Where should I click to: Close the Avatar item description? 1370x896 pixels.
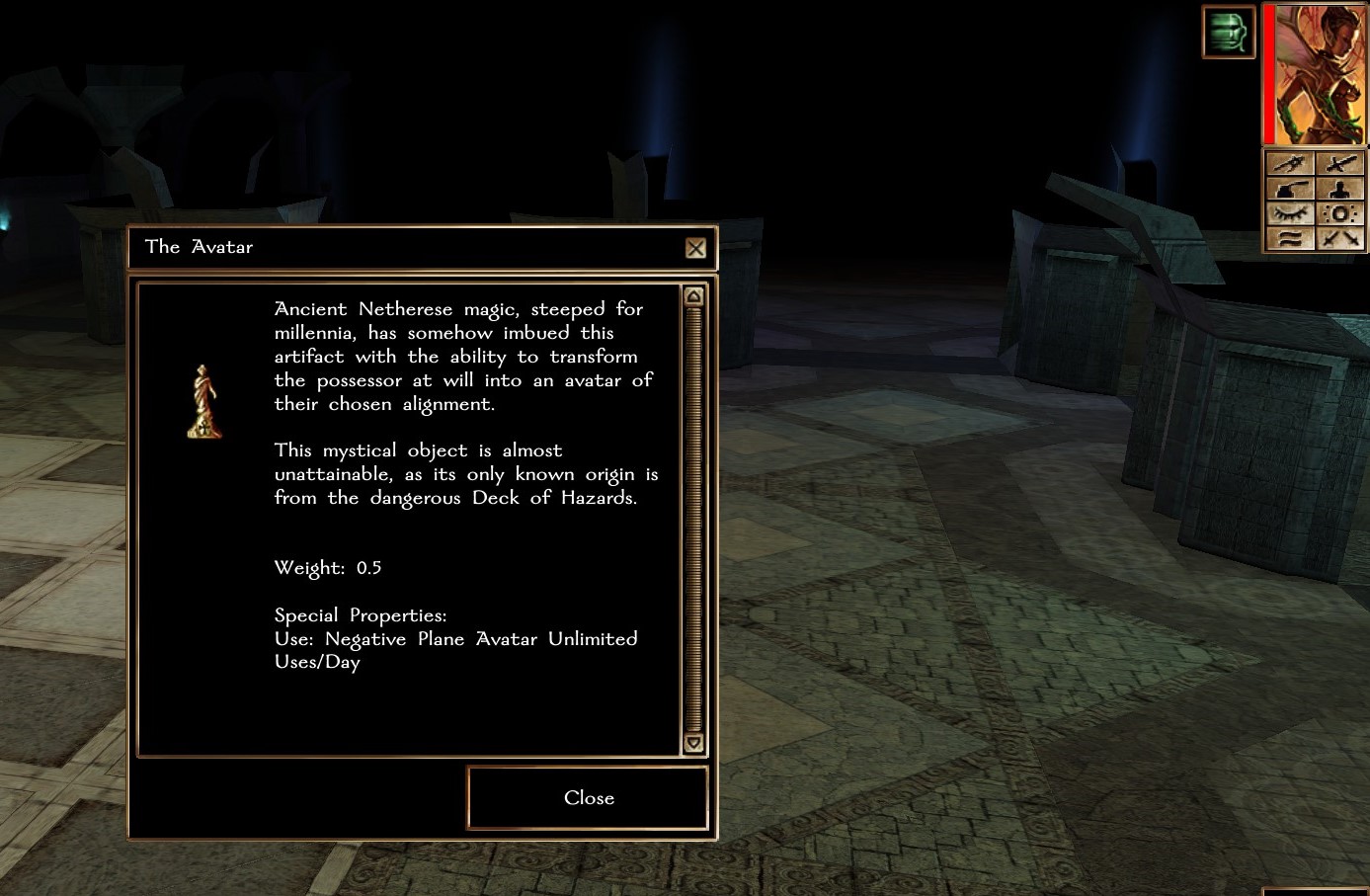[588, 798]
